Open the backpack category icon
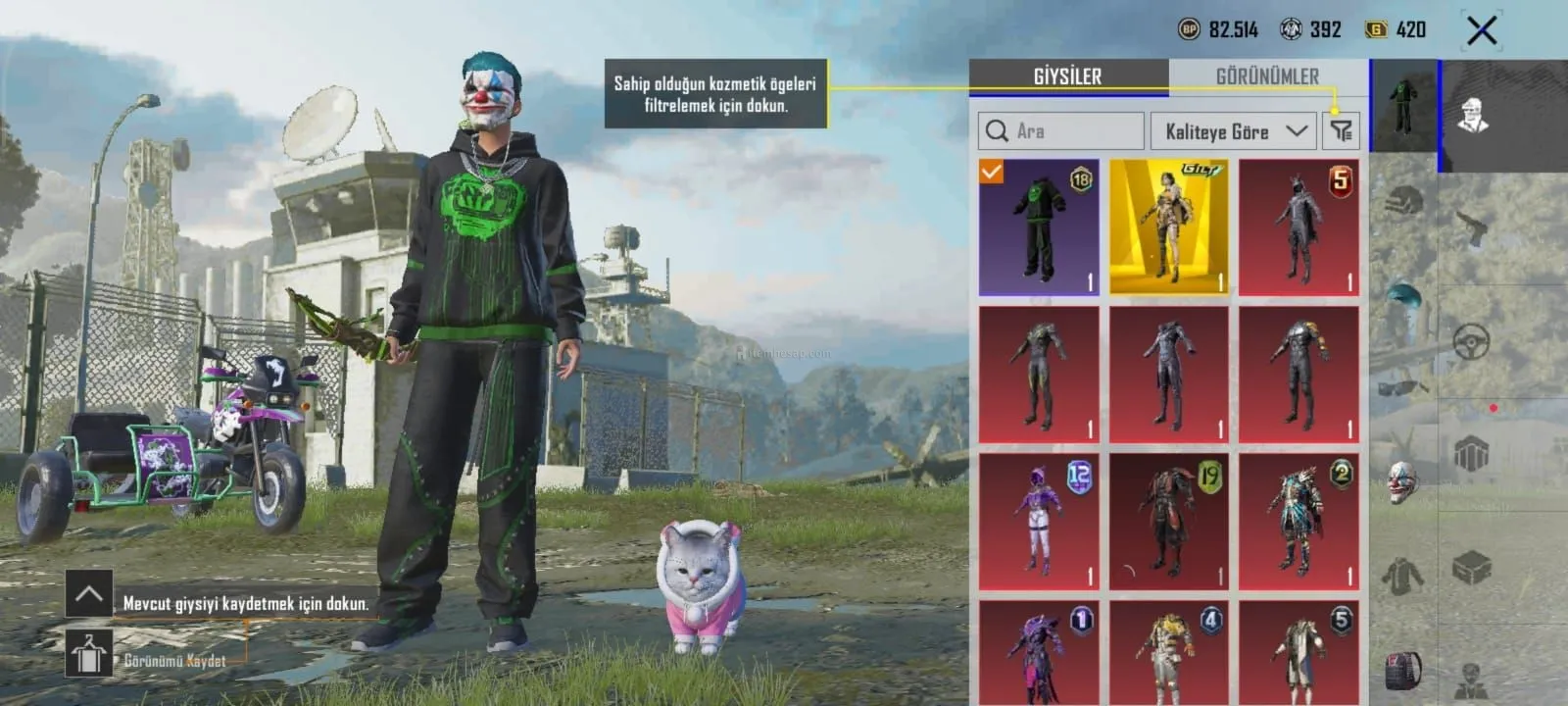 (x=1403, y=671)
